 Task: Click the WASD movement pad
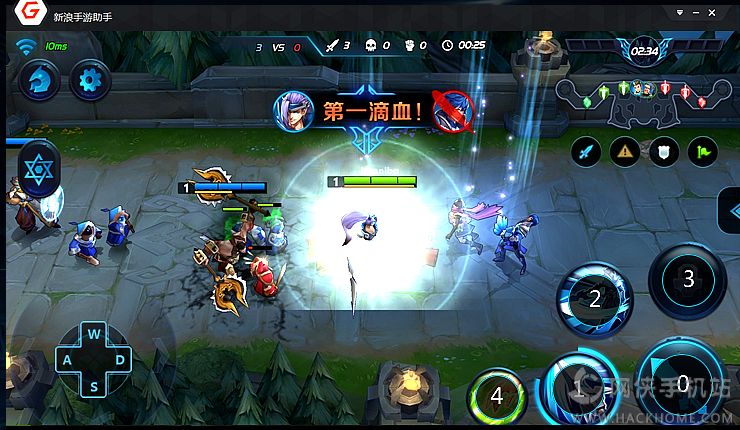point(94,360)
